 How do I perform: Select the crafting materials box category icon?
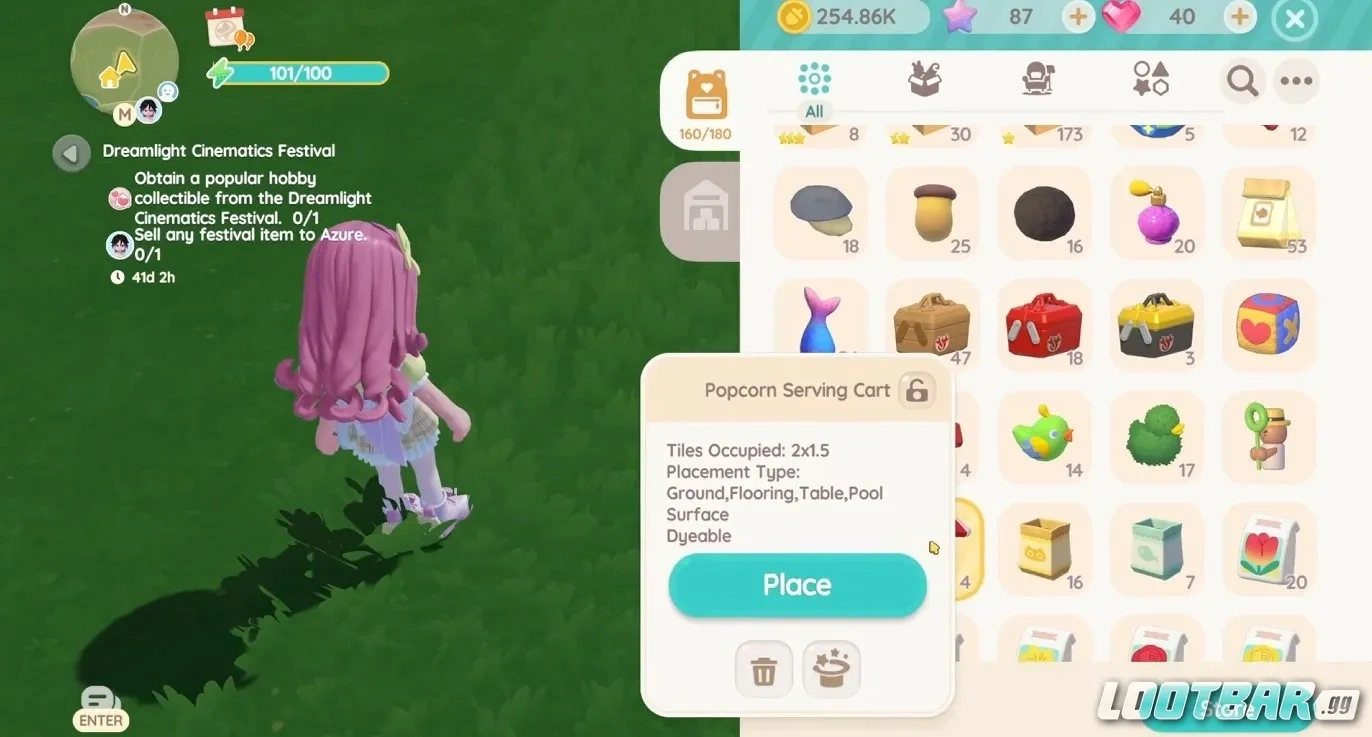pyautogui.click(x=922, y=81)
